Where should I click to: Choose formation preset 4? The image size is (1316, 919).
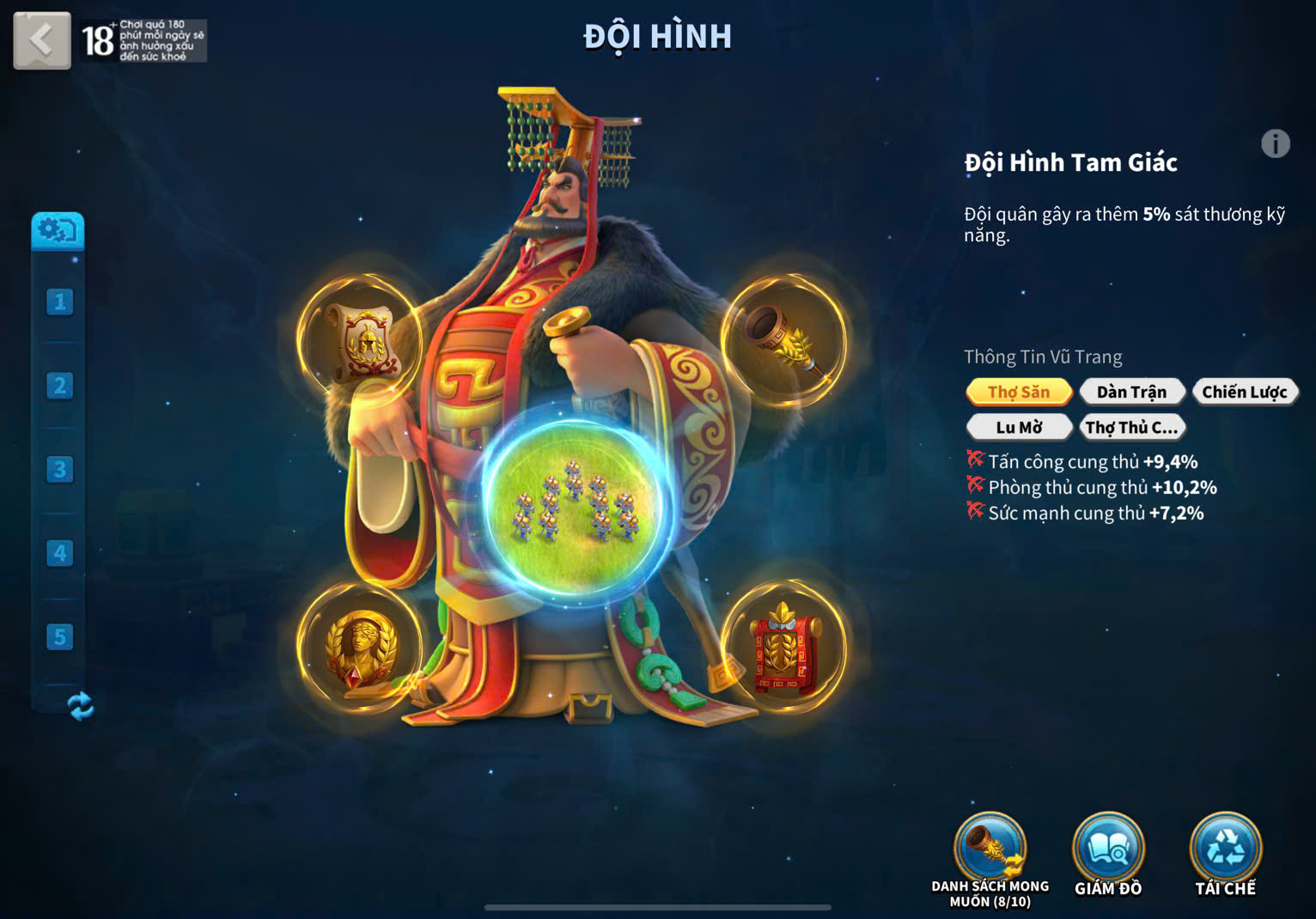(59, 553)
